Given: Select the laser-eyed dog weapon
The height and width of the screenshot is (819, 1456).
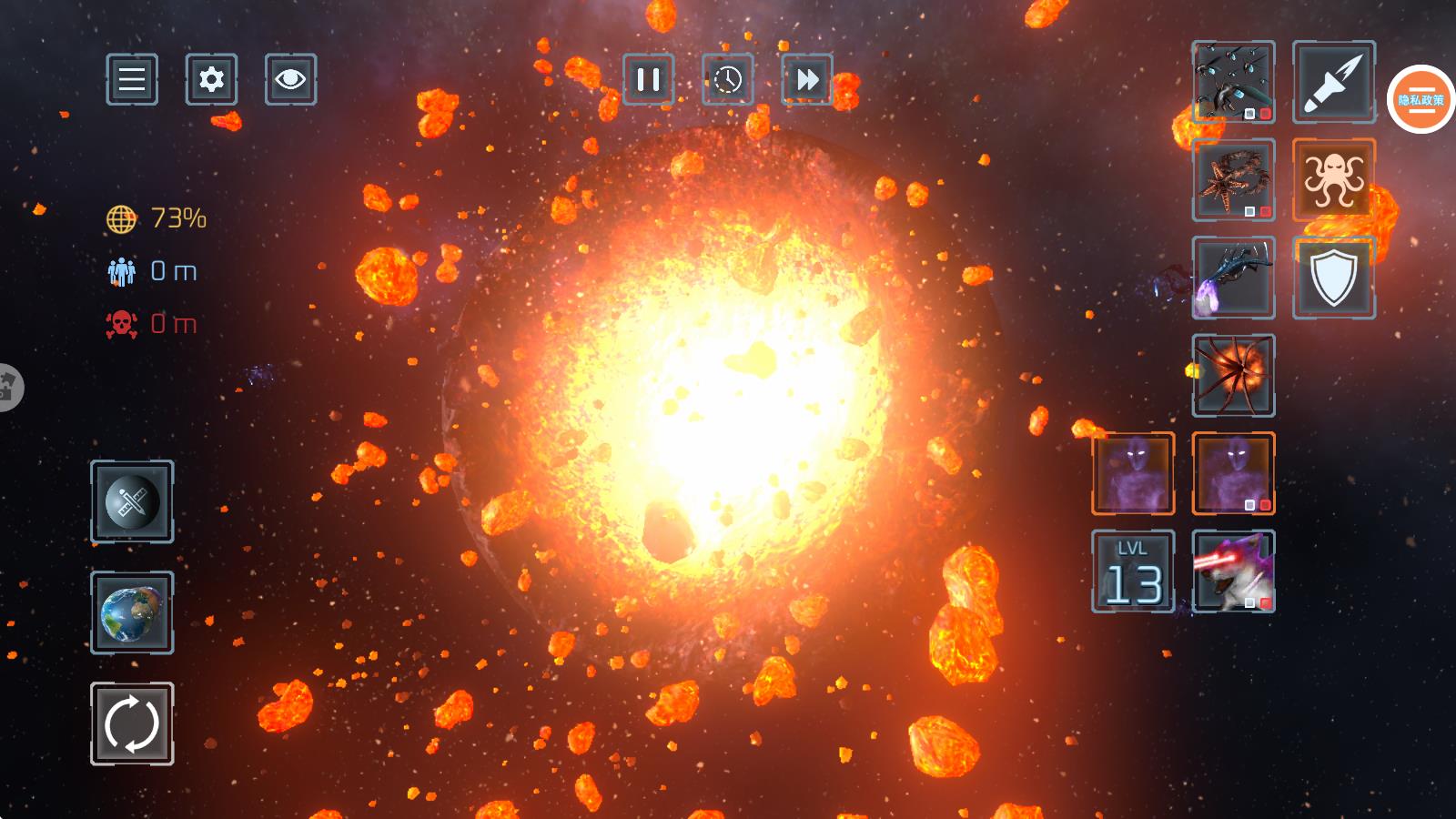Looking at the screenshot, I should pos(1233,571).
